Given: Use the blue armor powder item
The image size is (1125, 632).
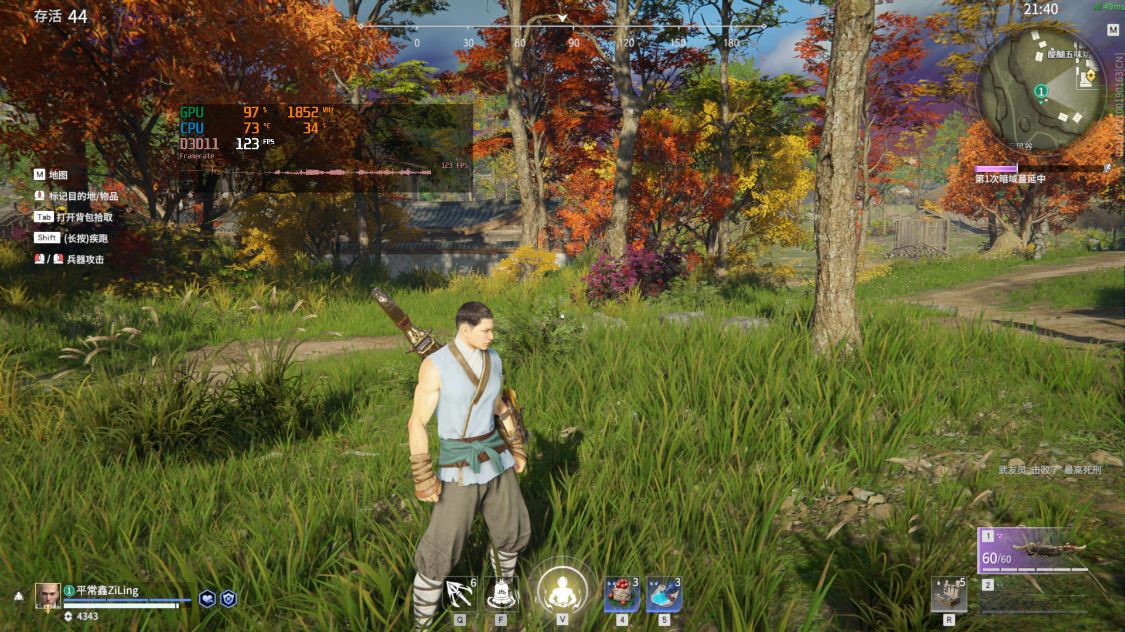Looking at the screenshot, I should 664,595.
